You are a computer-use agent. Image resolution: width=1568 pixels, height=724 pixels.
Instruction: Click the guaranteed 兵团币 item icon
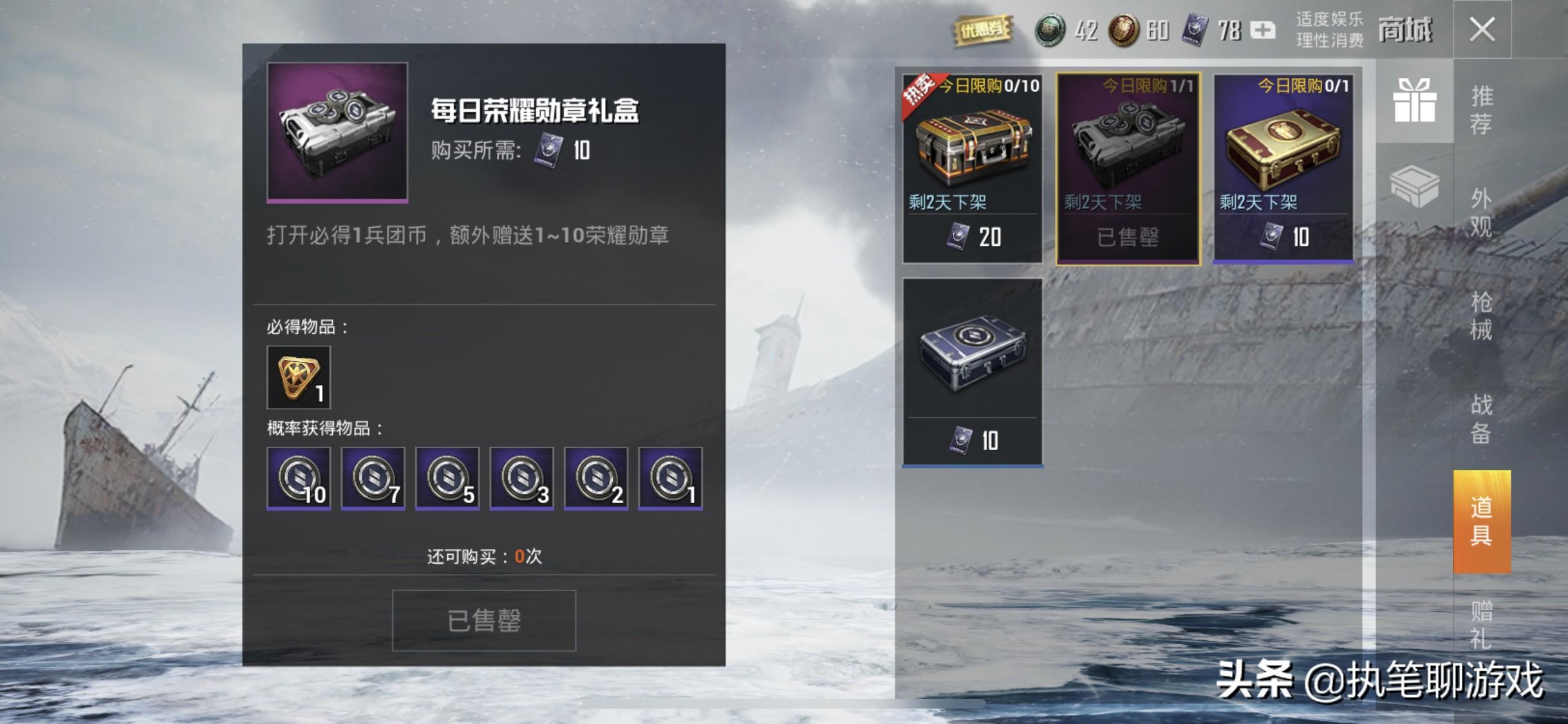click(299, 376)
